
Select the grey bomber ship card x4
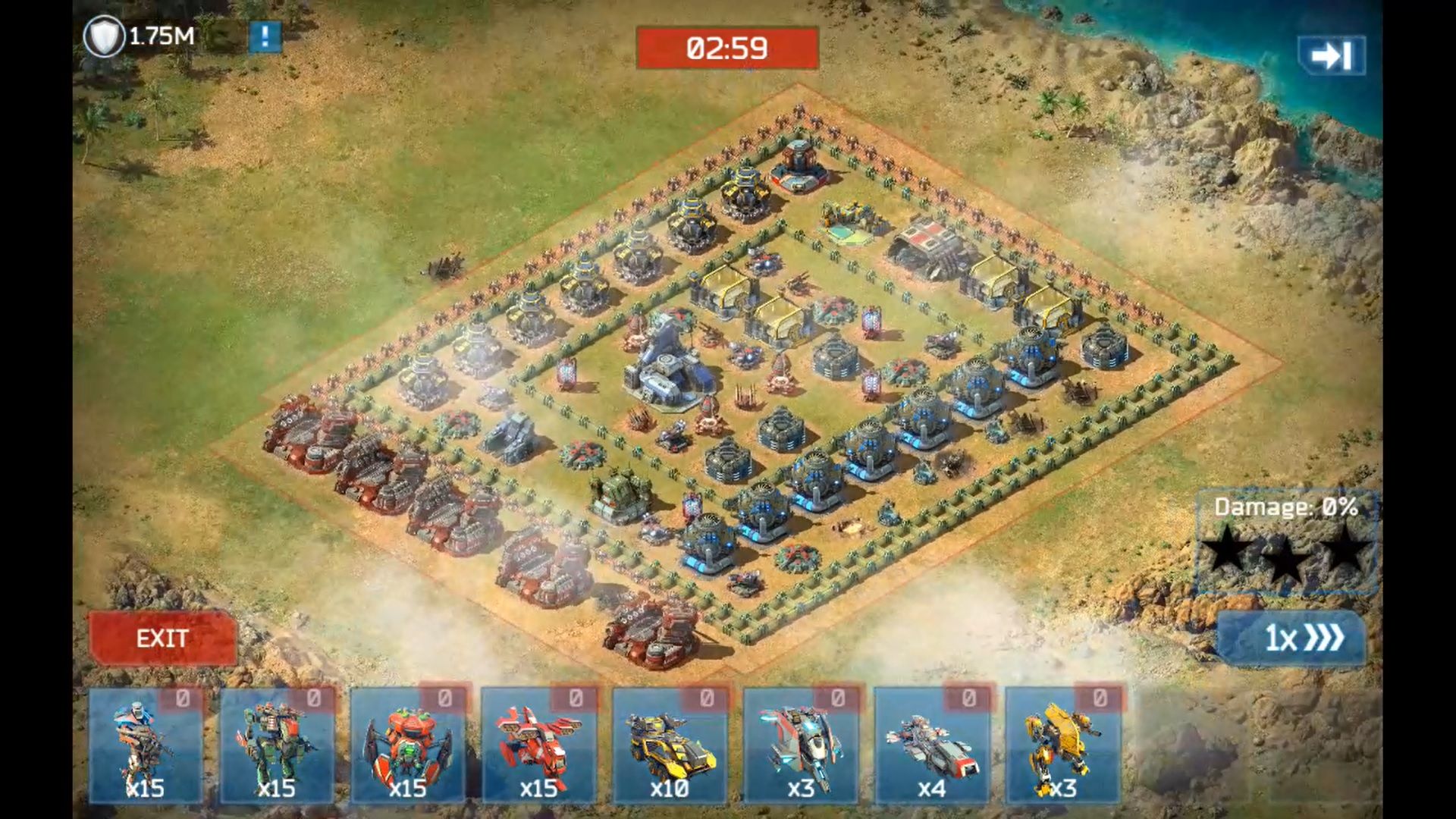pos(932,745)
